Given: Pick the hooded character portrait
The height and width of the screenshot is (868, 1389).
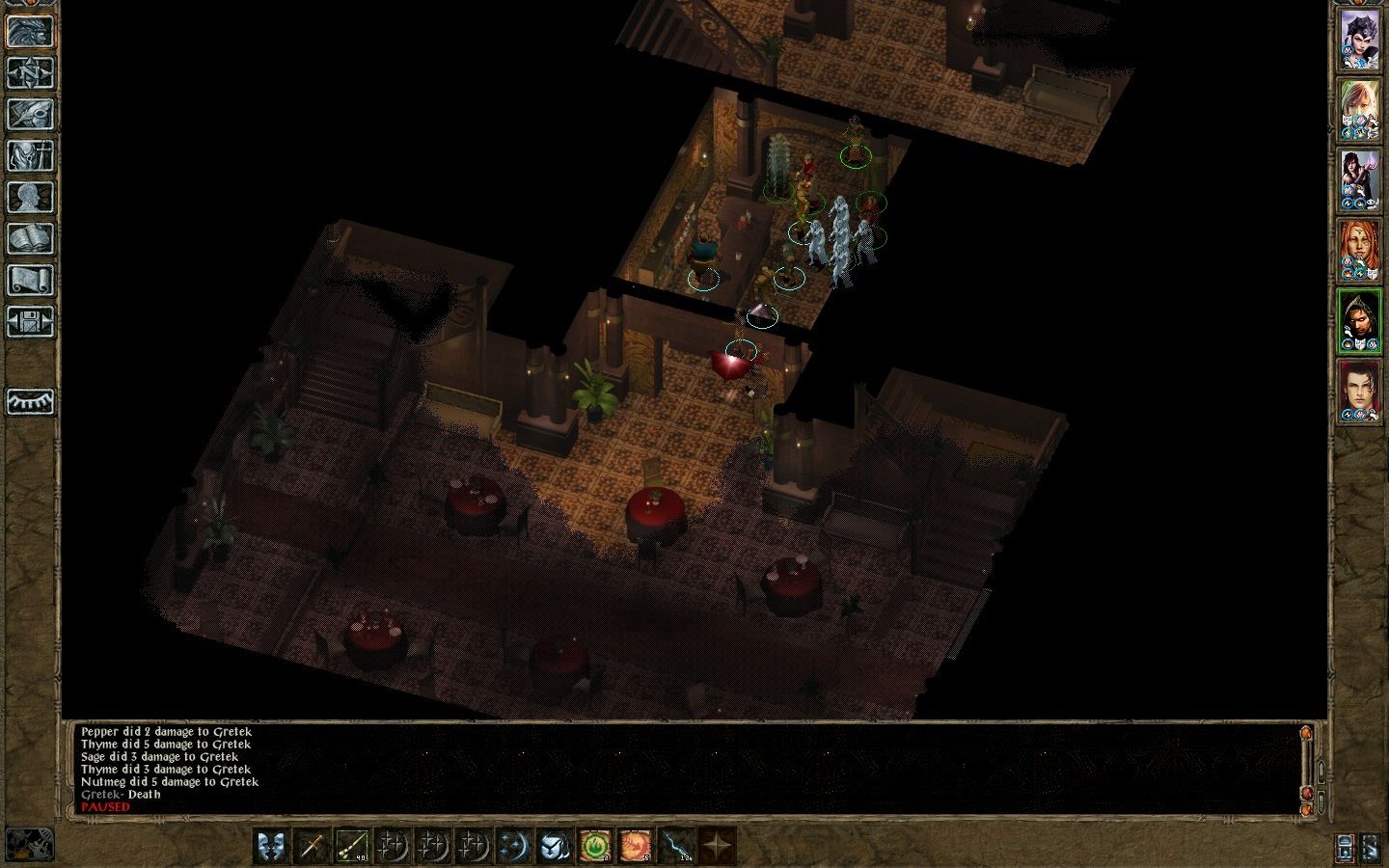Looking at the screenshot, I should tap(1359, 321).
